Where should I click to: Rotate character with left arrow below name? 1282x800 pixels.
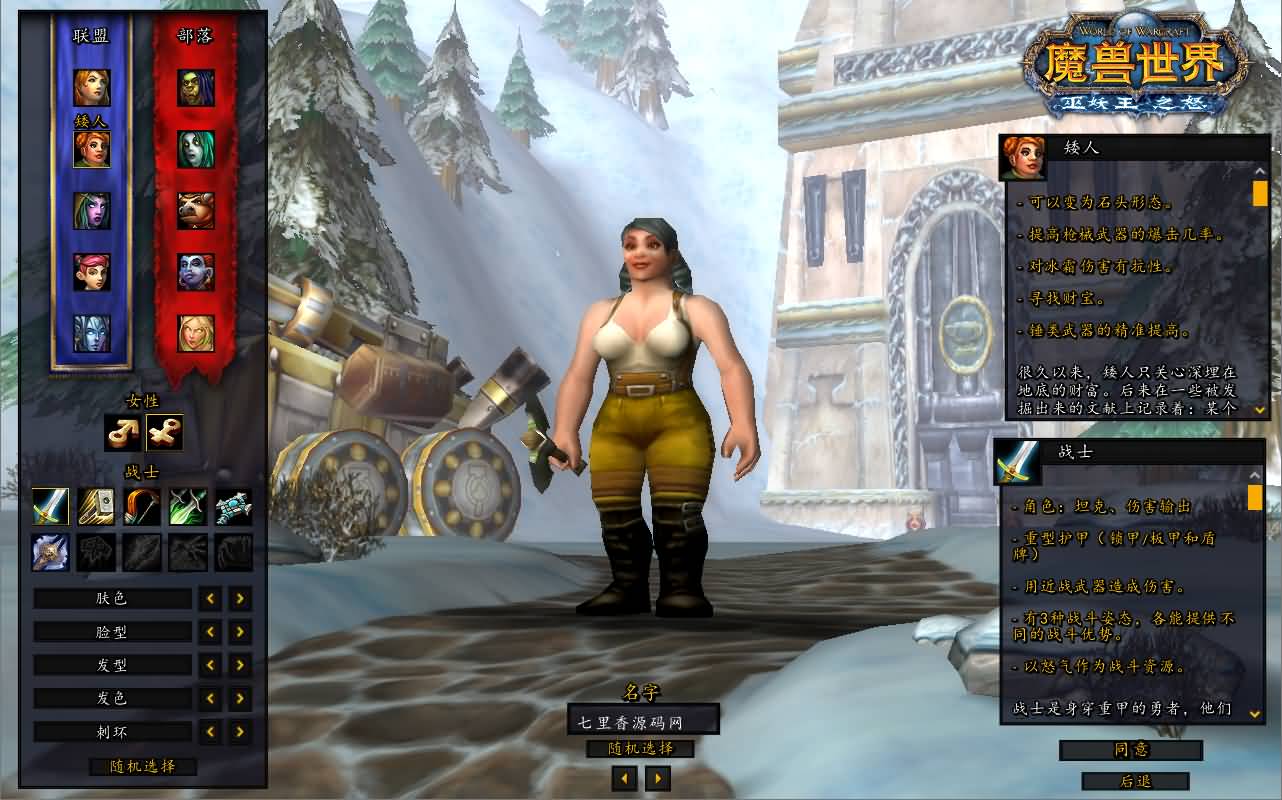coord(625,778)
